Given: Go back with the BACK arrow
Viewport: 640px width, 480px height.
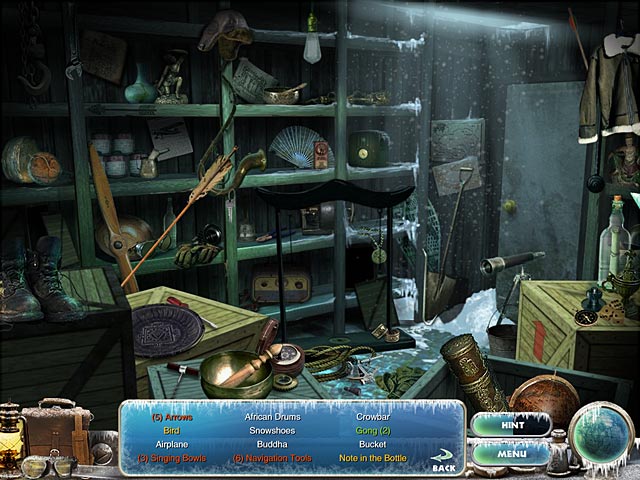Looking at the screenshot, I should click(442, 463).
